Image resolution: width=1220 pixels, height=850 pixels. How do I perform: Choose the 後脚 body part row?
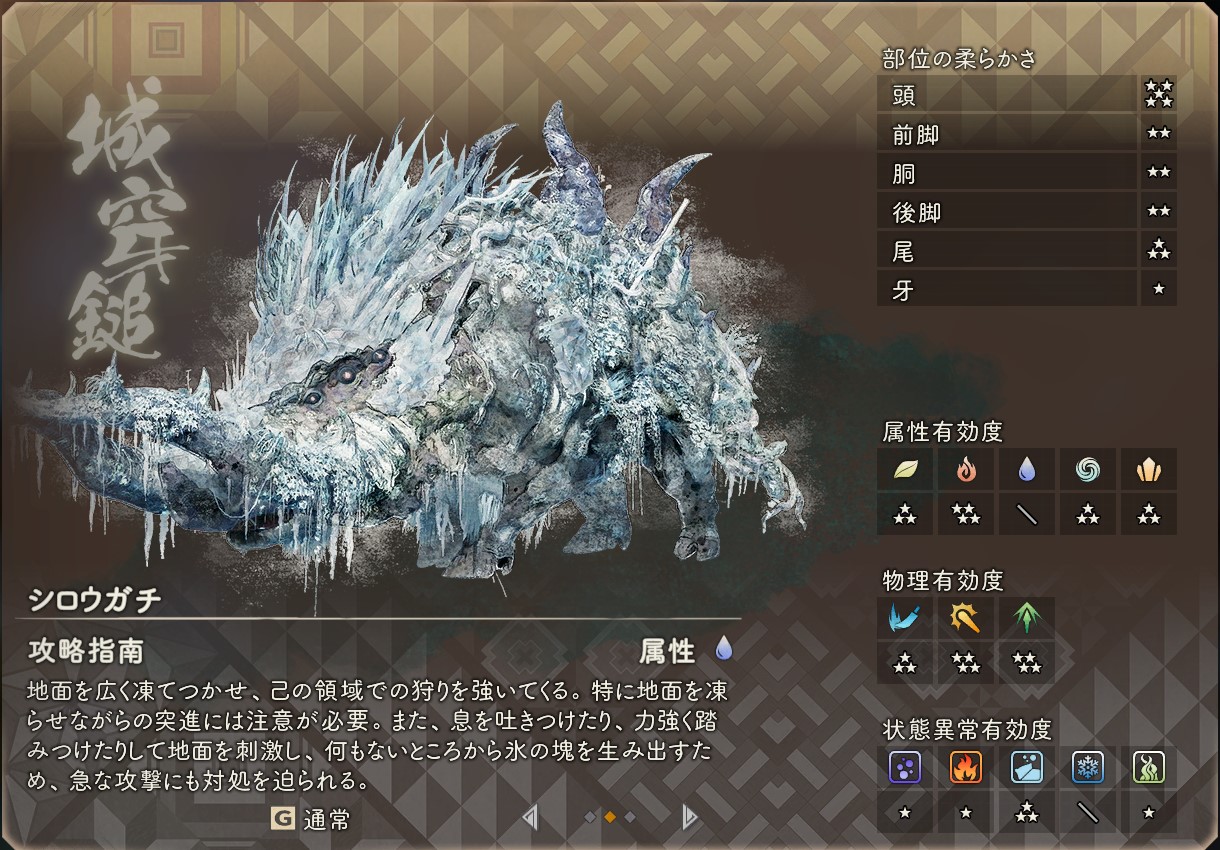pos(1006,212)
